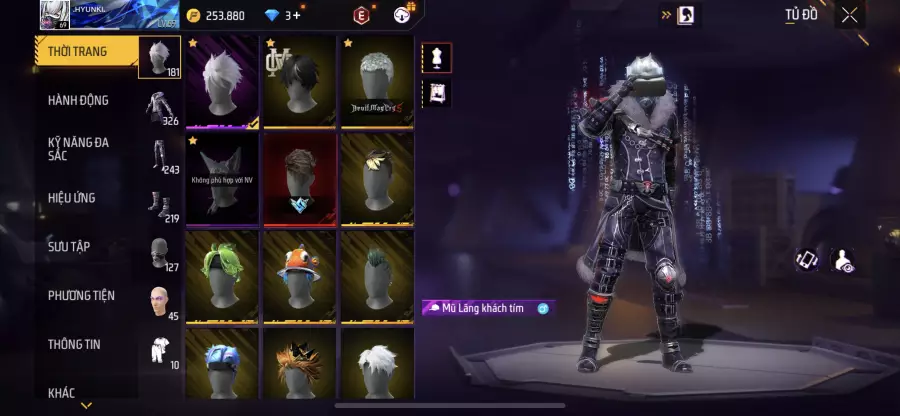Go to the SƯU TẬP tab

coord(69,246)
